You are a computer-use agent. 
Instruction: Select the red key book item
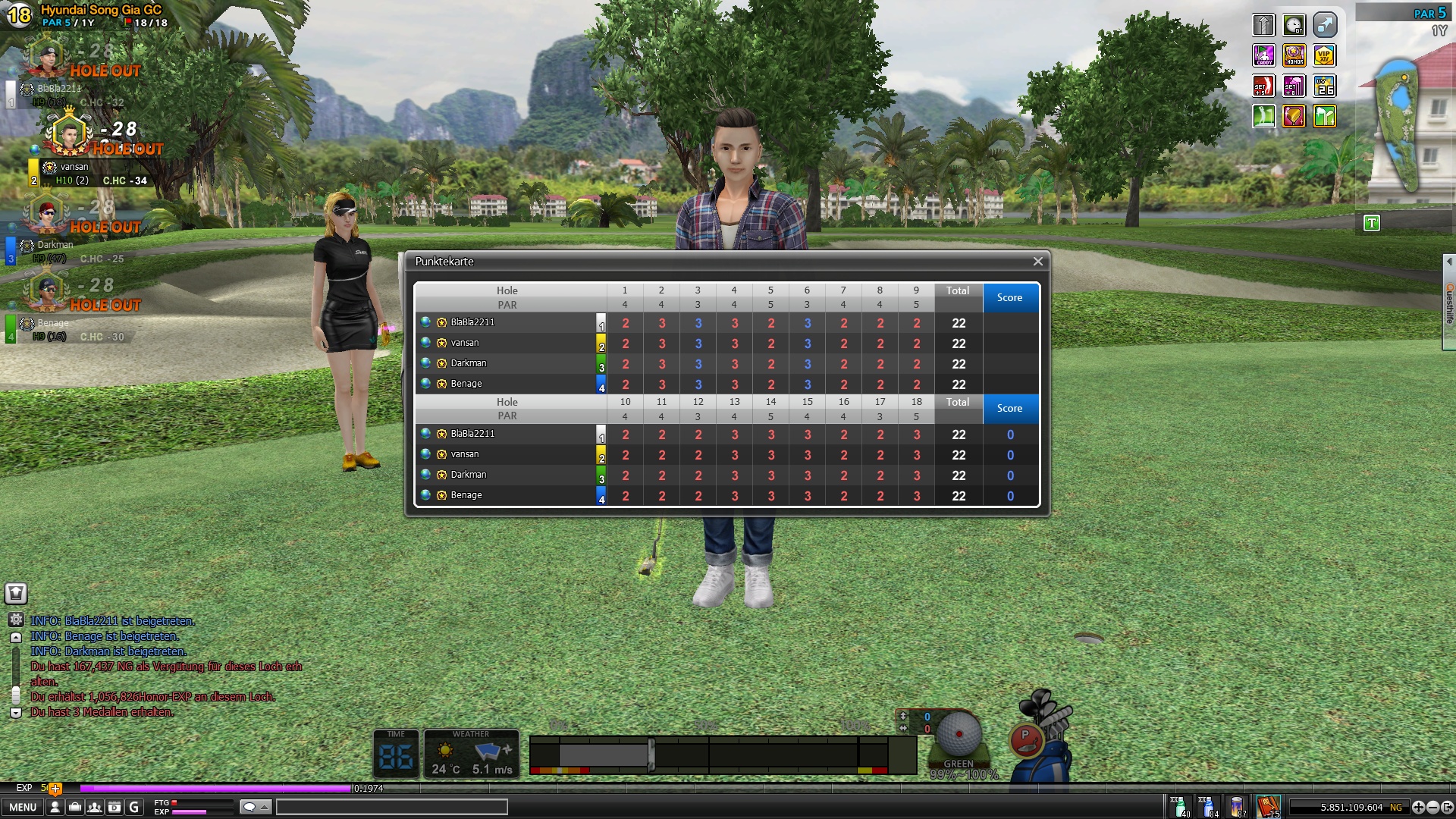pos(1268,805)
